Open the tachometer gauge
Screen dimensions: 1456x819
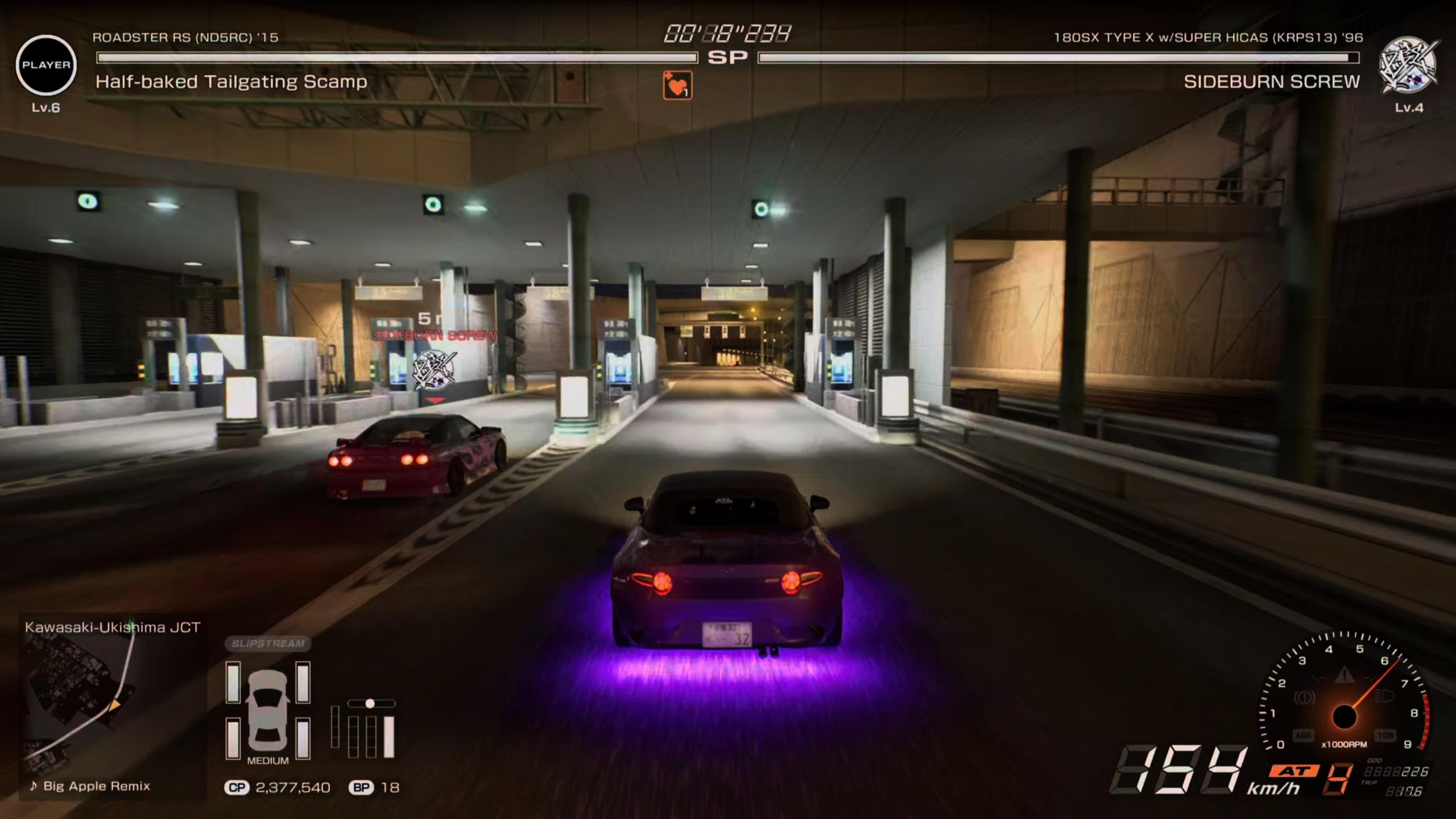tap(1345, 700)
